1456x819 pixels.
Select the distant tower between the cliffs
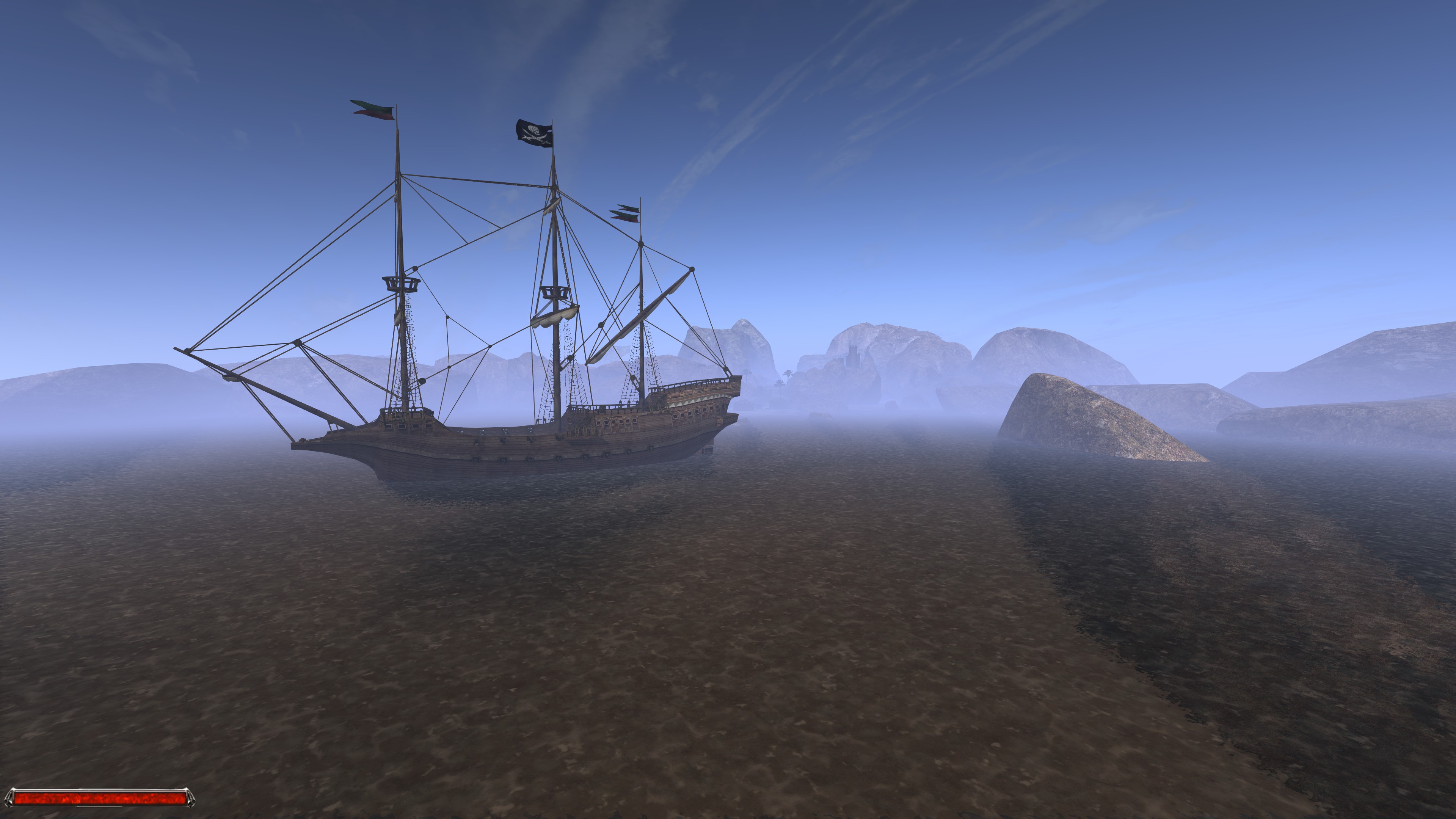854,353
